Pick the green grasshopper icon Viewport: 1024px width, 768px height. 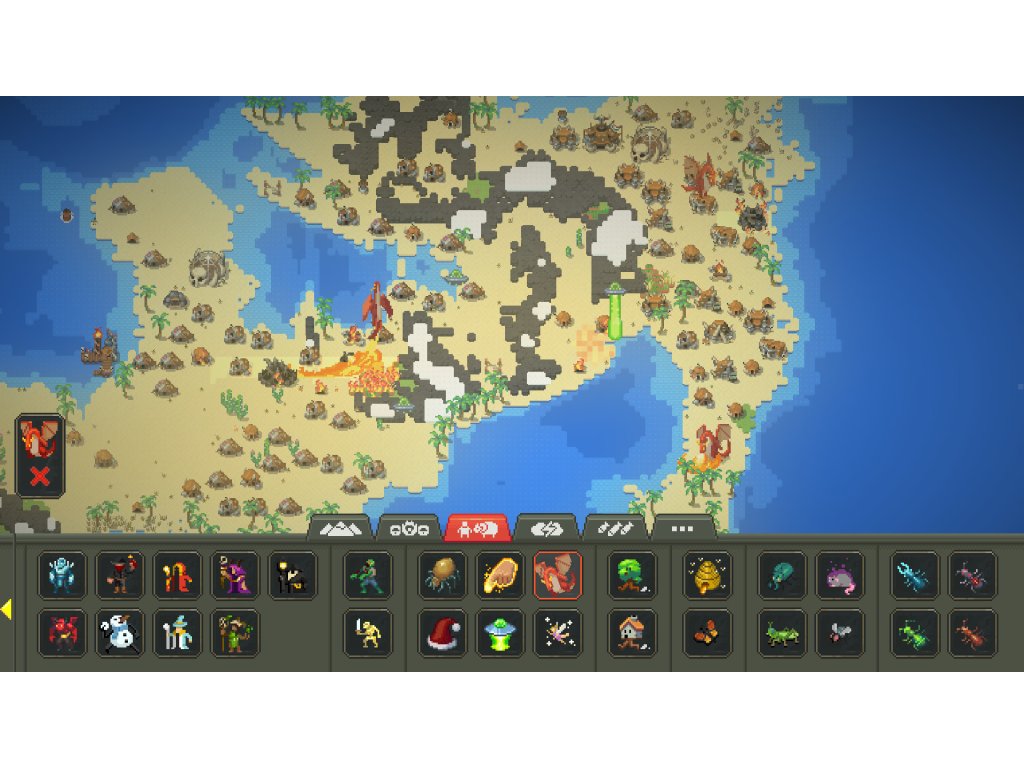click(782, 633)
